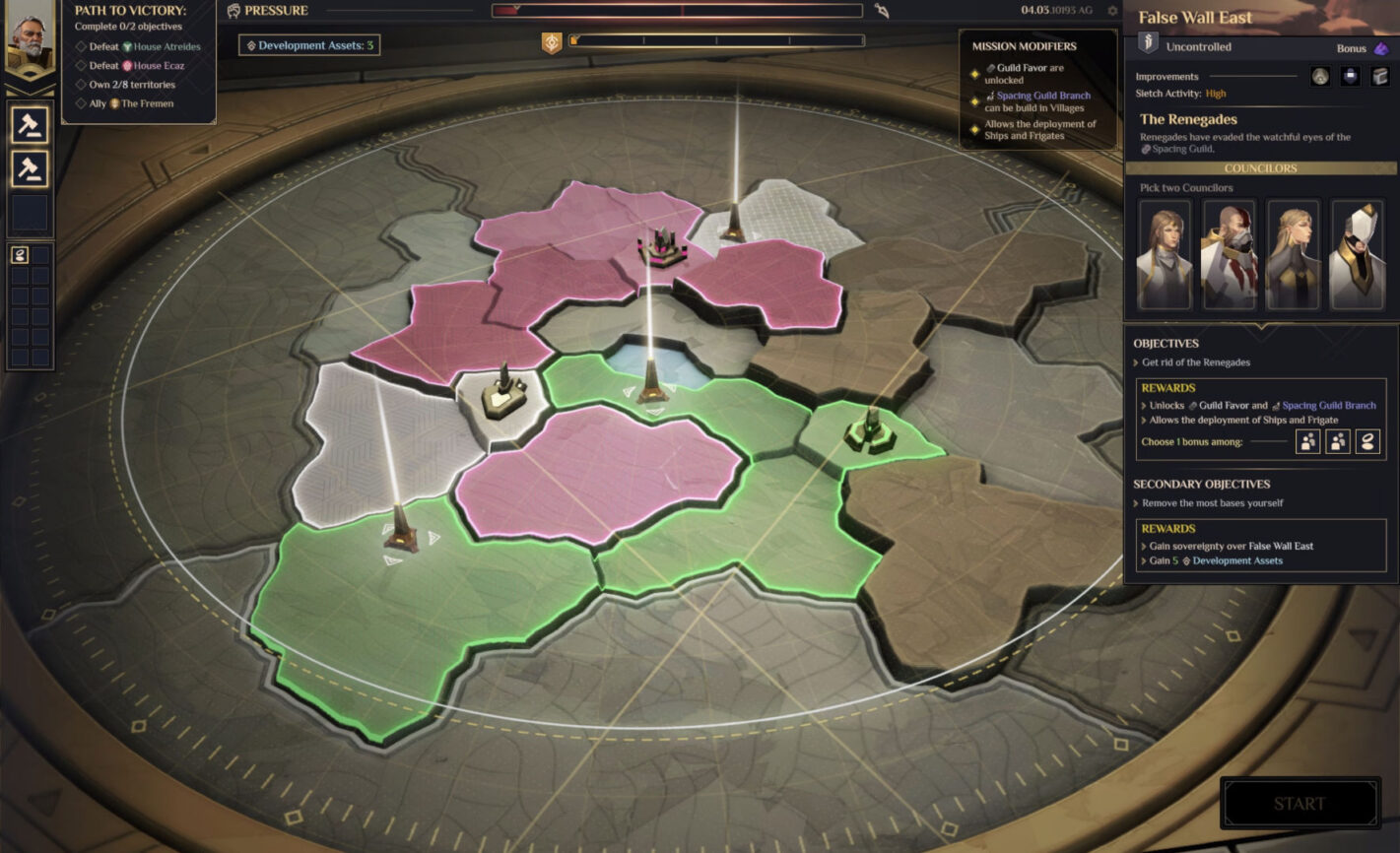Click the Spacing Guild Branch reward link

1328,405
